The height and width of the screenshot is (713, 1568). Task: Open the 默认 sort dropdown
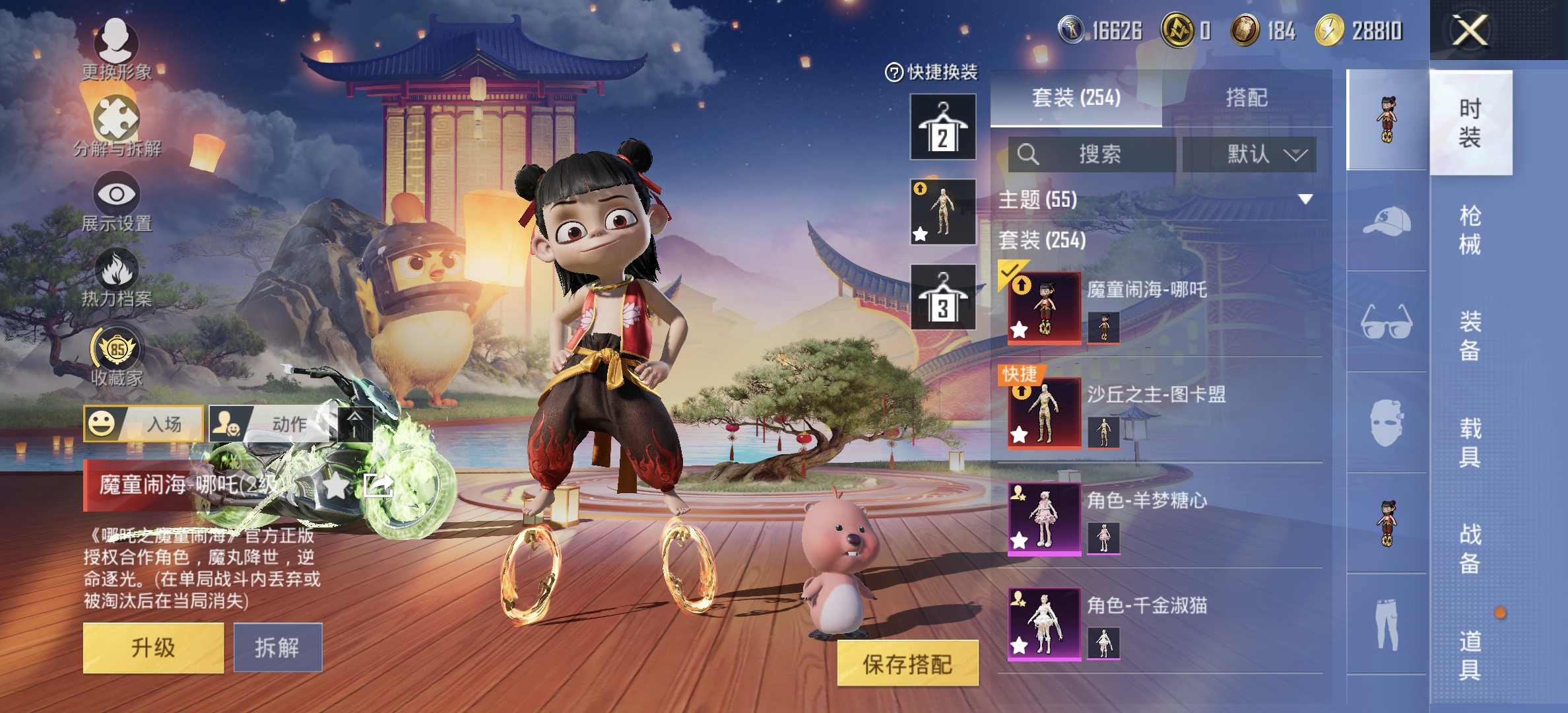click(x=1249, y=154)
